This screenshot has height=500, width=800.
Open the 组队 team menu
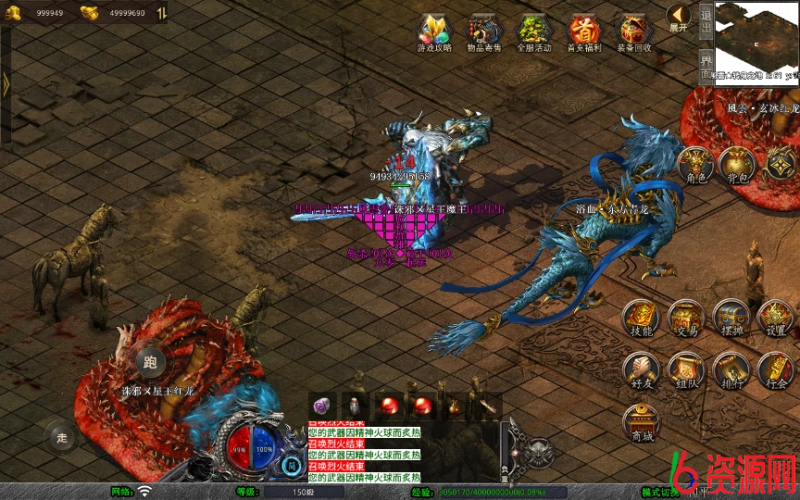pyautogui.click(x=686, y=368)
